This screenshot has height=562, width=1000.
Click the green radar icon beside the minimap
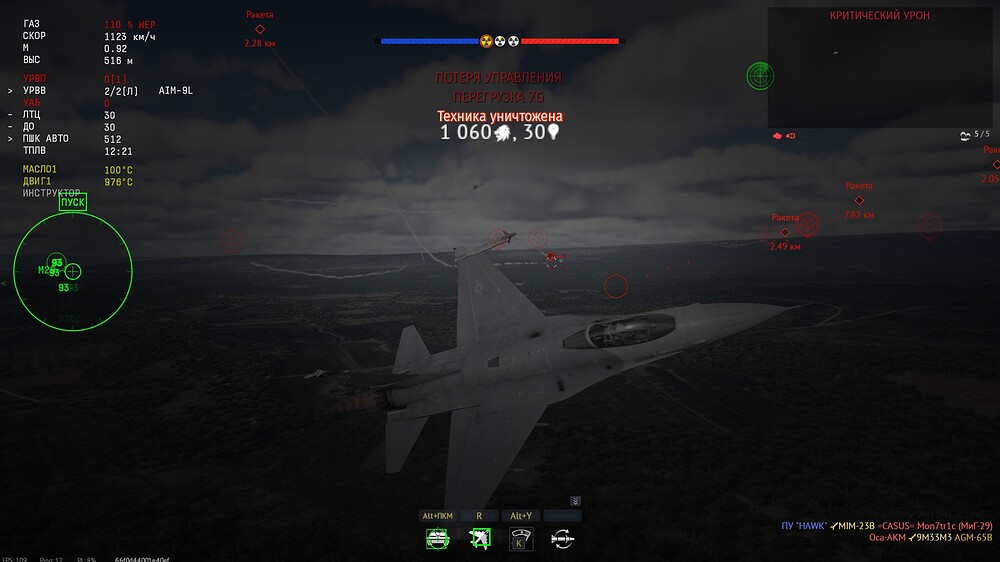tap(759, 74)
